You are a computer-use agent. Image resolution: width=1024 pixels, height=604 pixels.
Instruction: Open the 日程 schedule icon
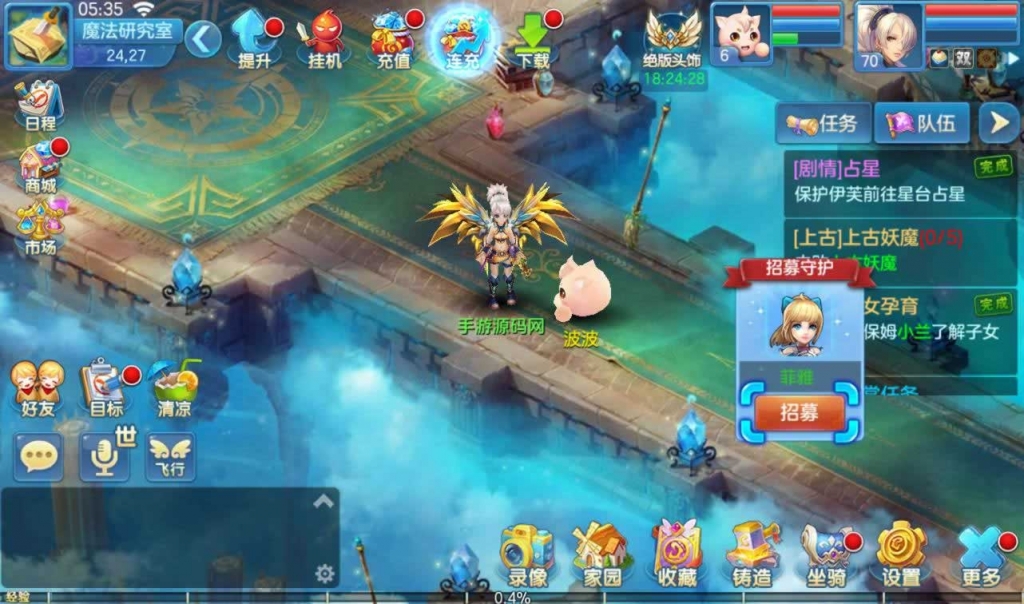tap(40, 105)
